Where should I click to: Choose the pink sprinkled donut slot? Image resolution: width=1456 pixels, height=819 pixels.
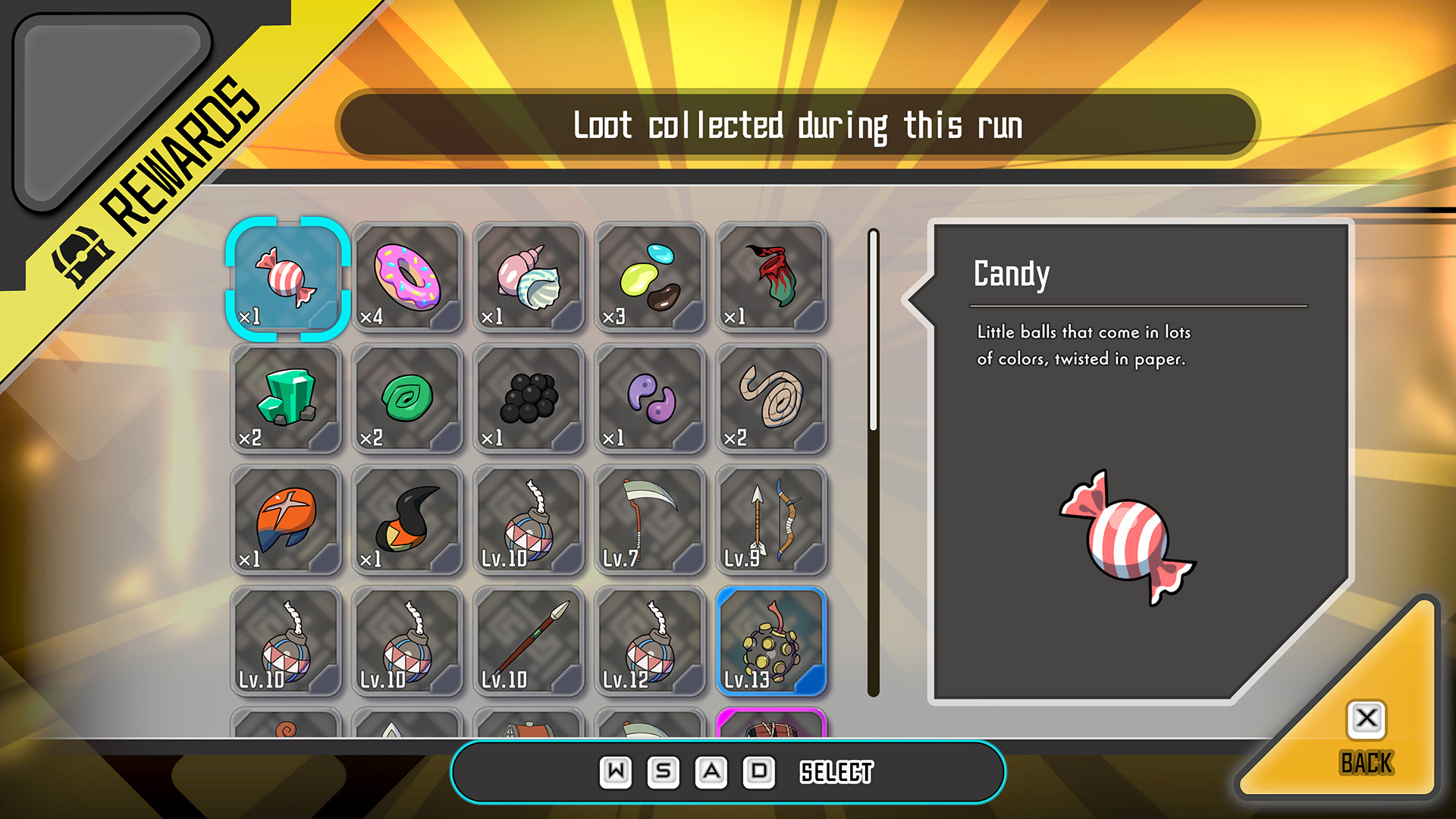[407, 278]
